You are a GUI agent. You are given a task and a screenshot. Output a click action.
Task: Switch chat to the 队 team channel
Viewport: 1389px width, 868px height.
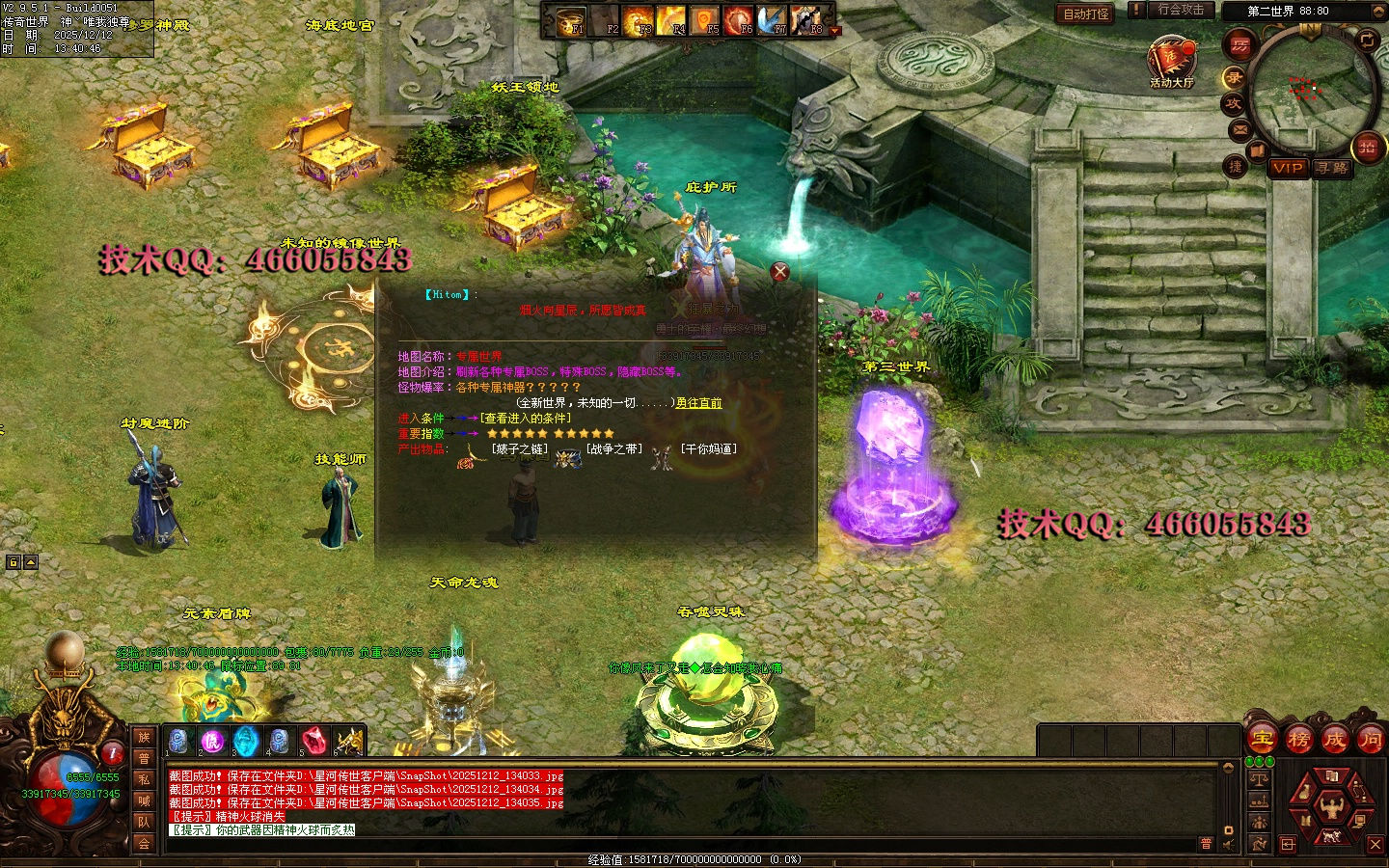[x=144, y=822]
